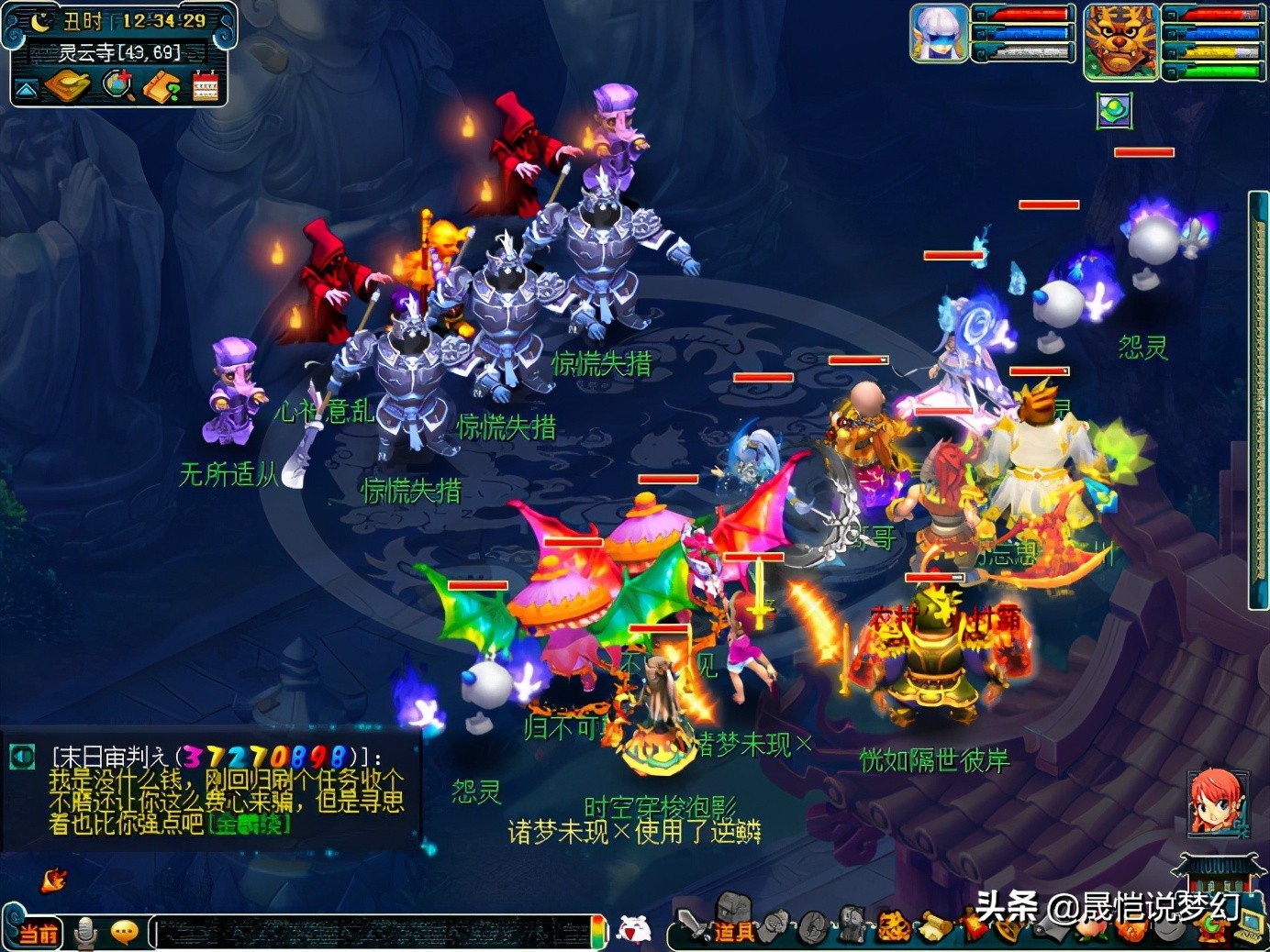Open the world map magnifier icon
This screenshot has height=952, width=1270.
click(x=118, y=85)
